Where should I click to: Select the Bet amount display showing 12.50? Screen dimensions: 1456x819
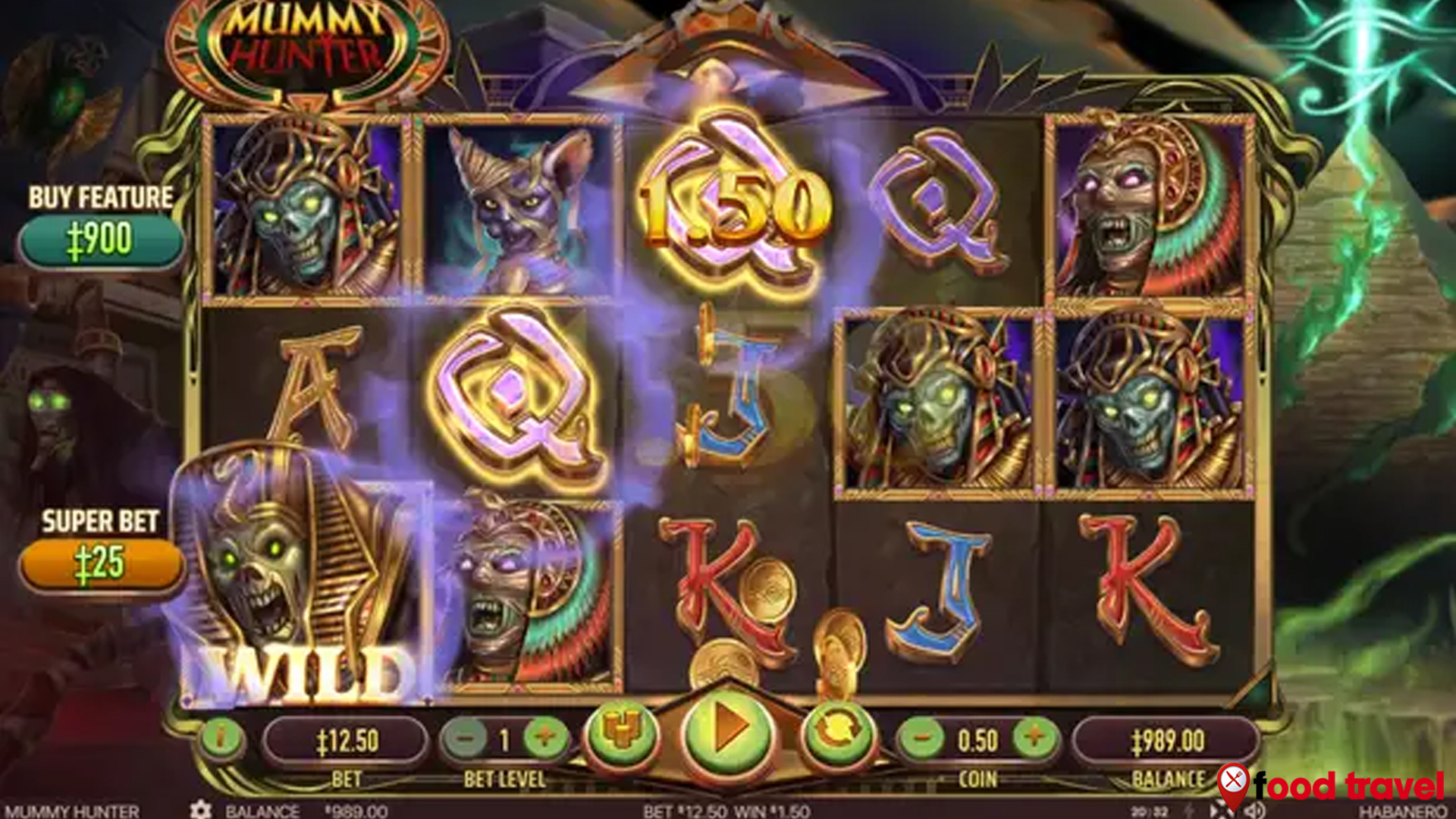click(x=345, y=739)
